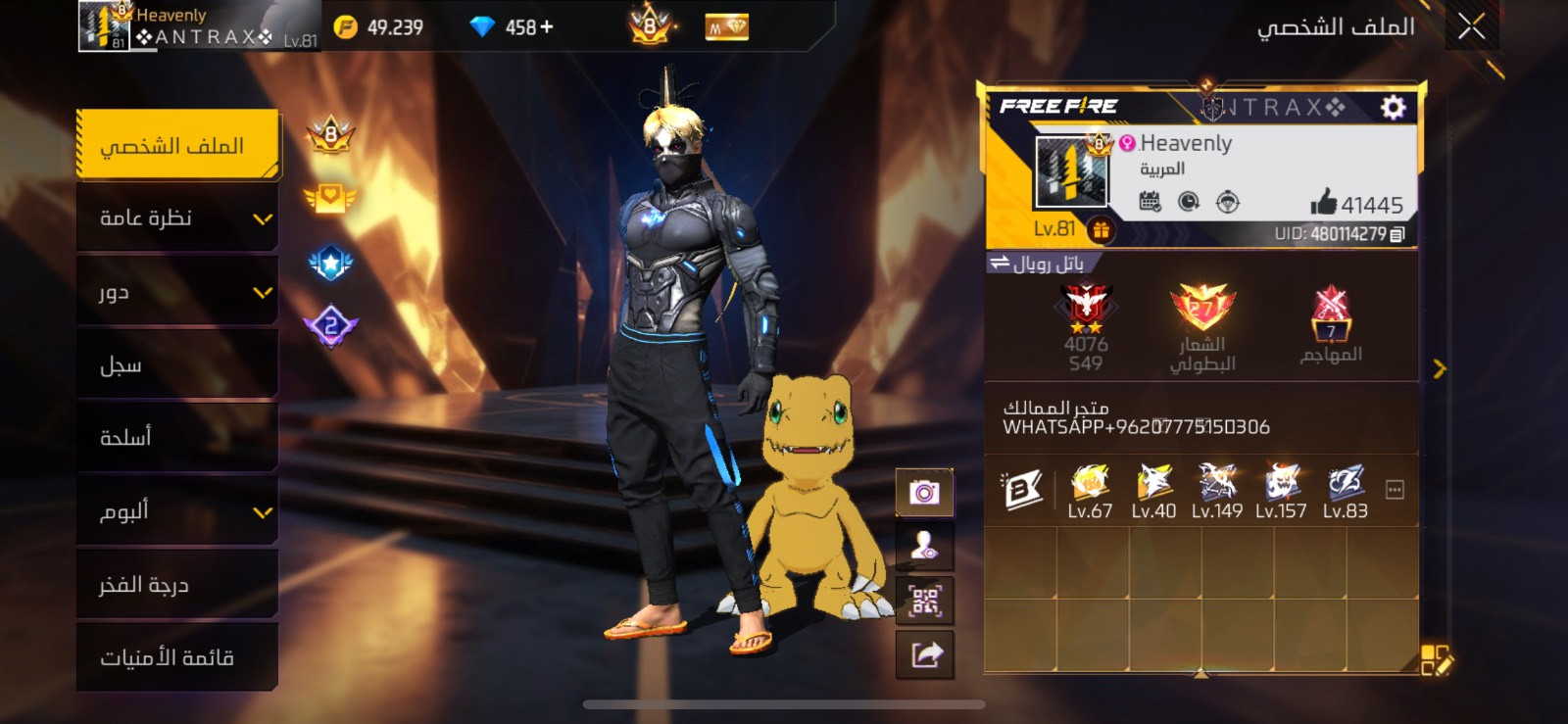
Task: Expand the نظرة عامة overview menu
Action: point(177,217)
